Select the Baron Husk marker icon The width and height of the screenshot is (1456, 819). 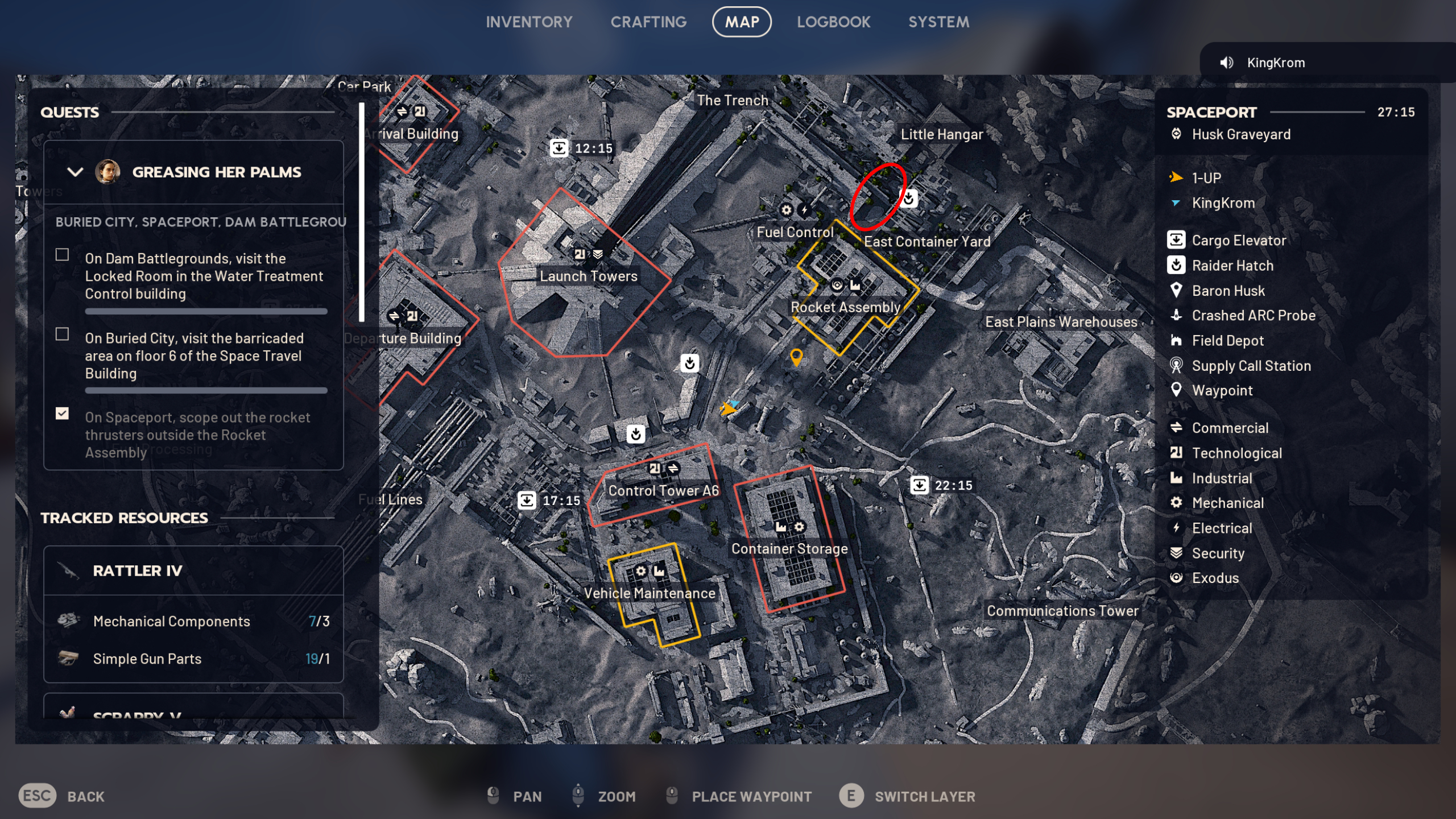click(x=1176, y=291)
